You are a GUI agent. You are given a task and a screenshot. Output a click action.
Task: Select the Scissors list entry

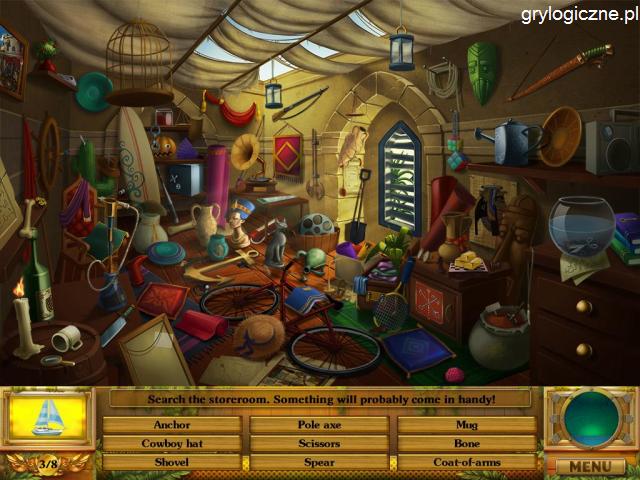tap(319, 443)
